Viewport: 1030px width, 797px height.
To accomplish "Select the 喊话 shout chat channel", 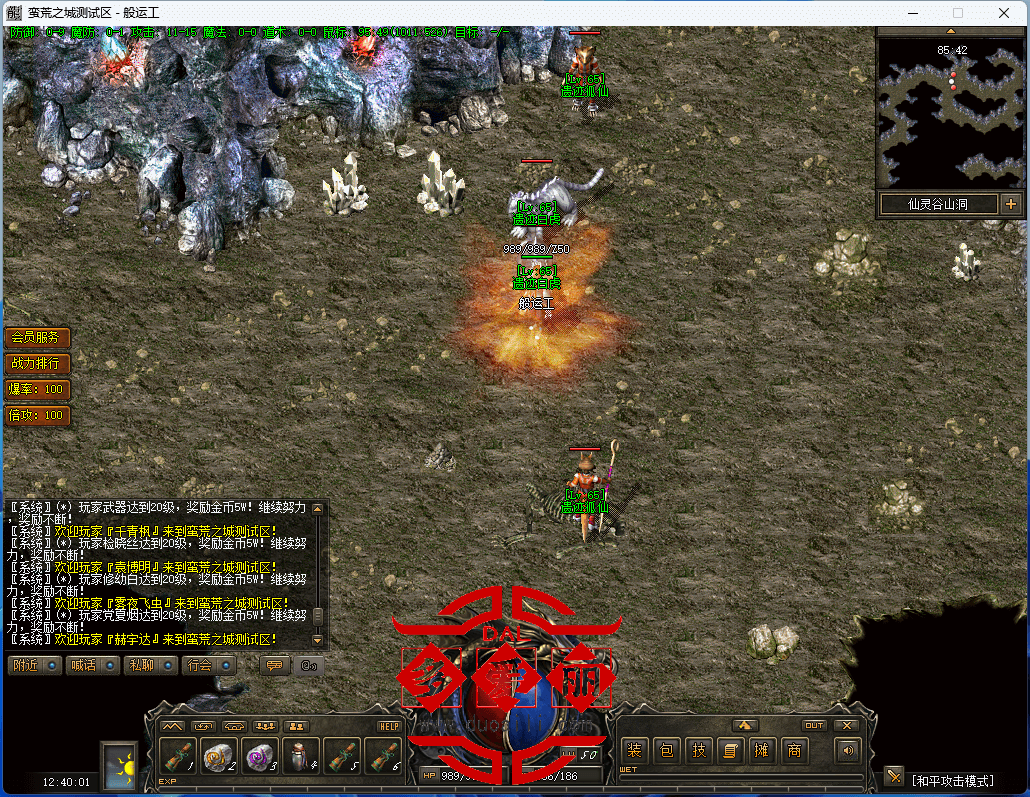I will [92, 665].
